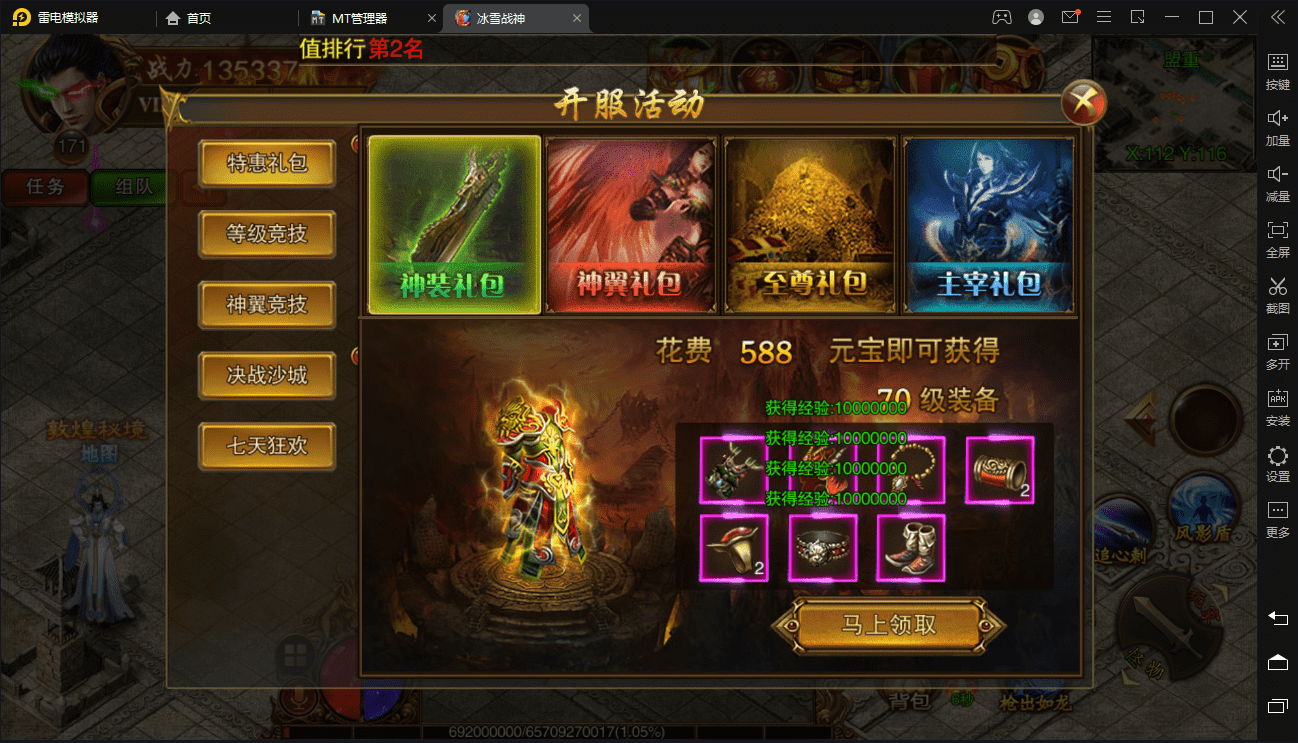Collapse the emulator sidebar with the chevron

(1277, 16)
